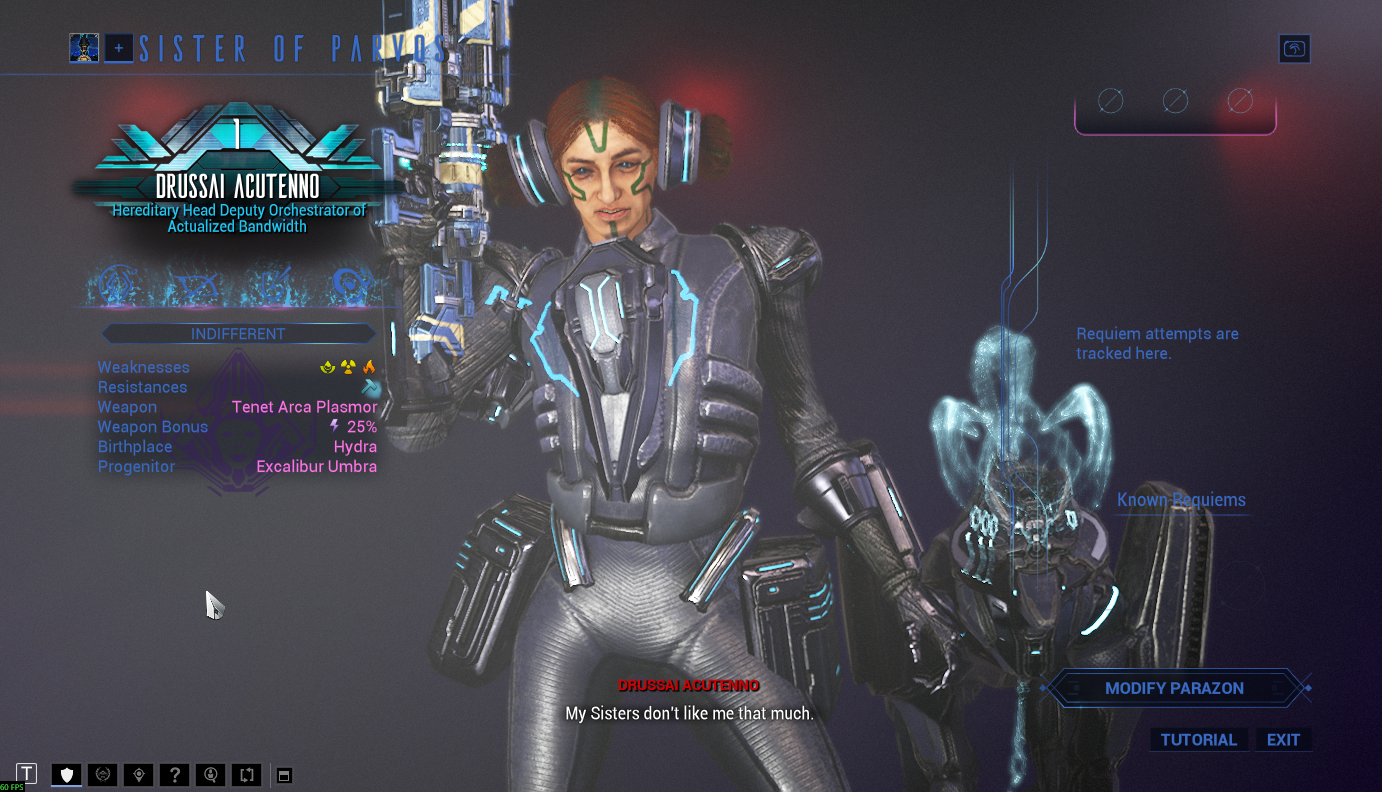Click the T text button at bottom left
Image resolution: width=1382 pixels, height=792 pixels.
[x=27, y=773]
